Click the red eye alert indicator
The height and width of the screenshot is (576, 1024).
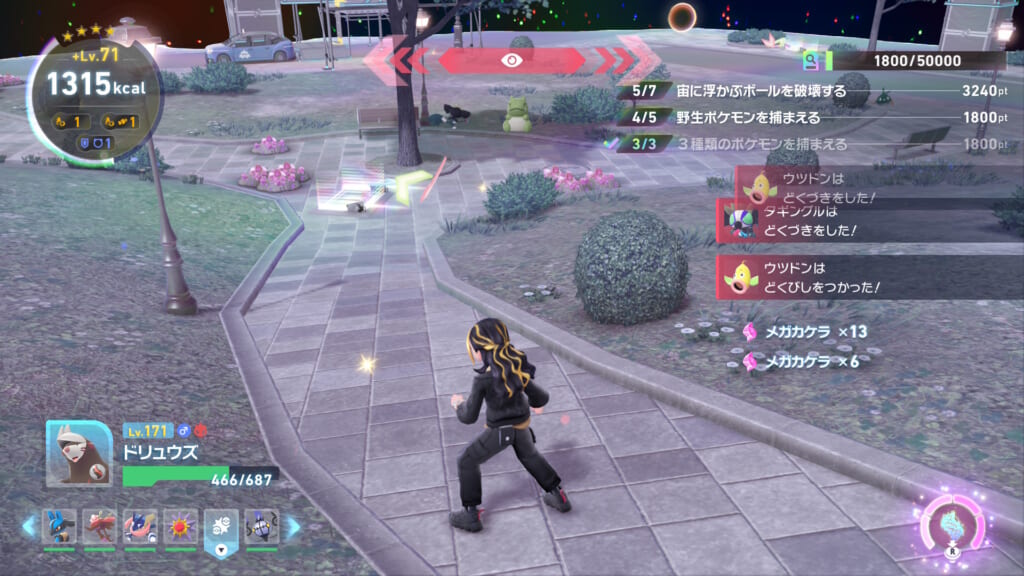coord(511,60)
